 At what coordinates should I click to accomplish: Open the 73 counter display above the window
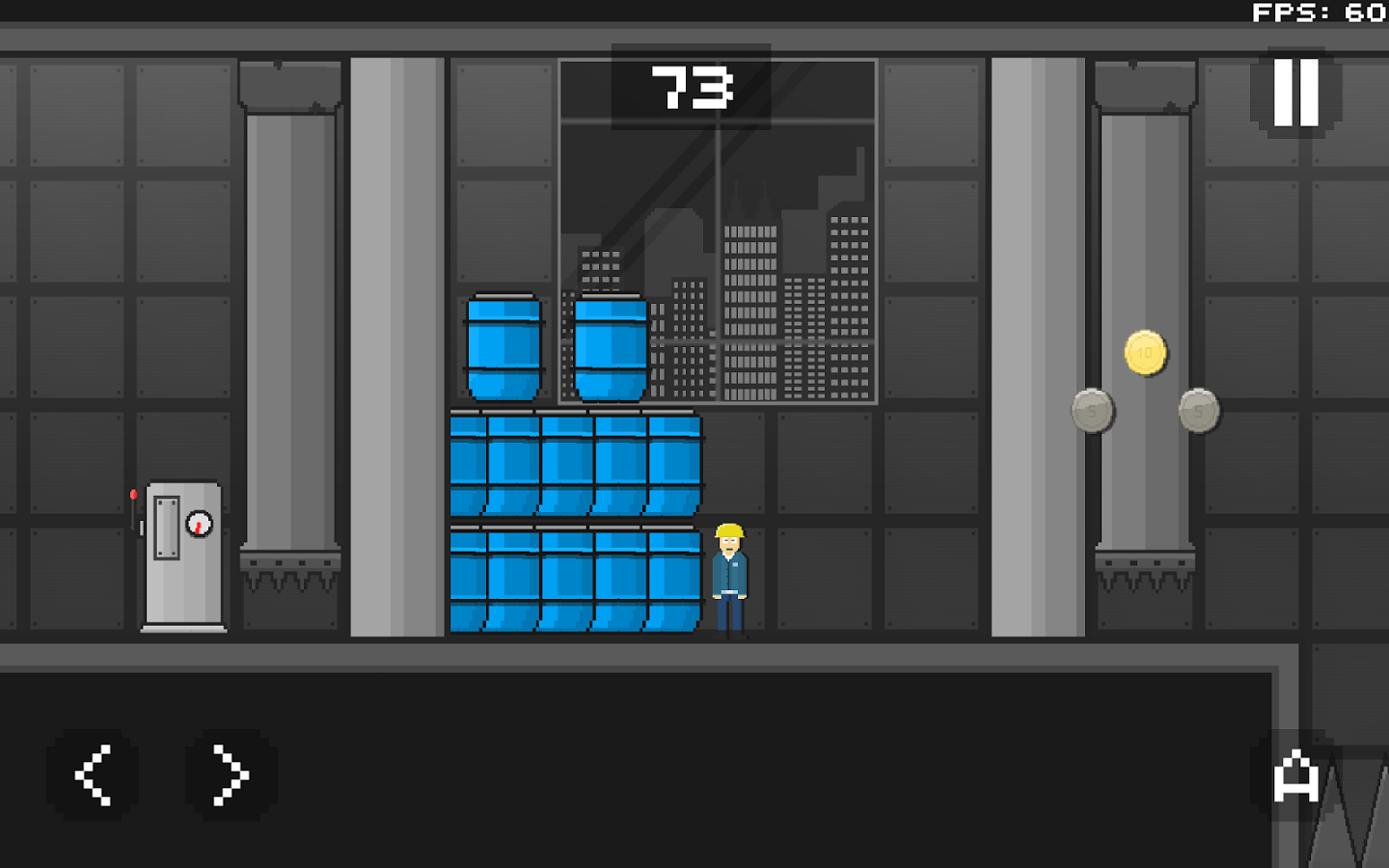click(689, 85)
